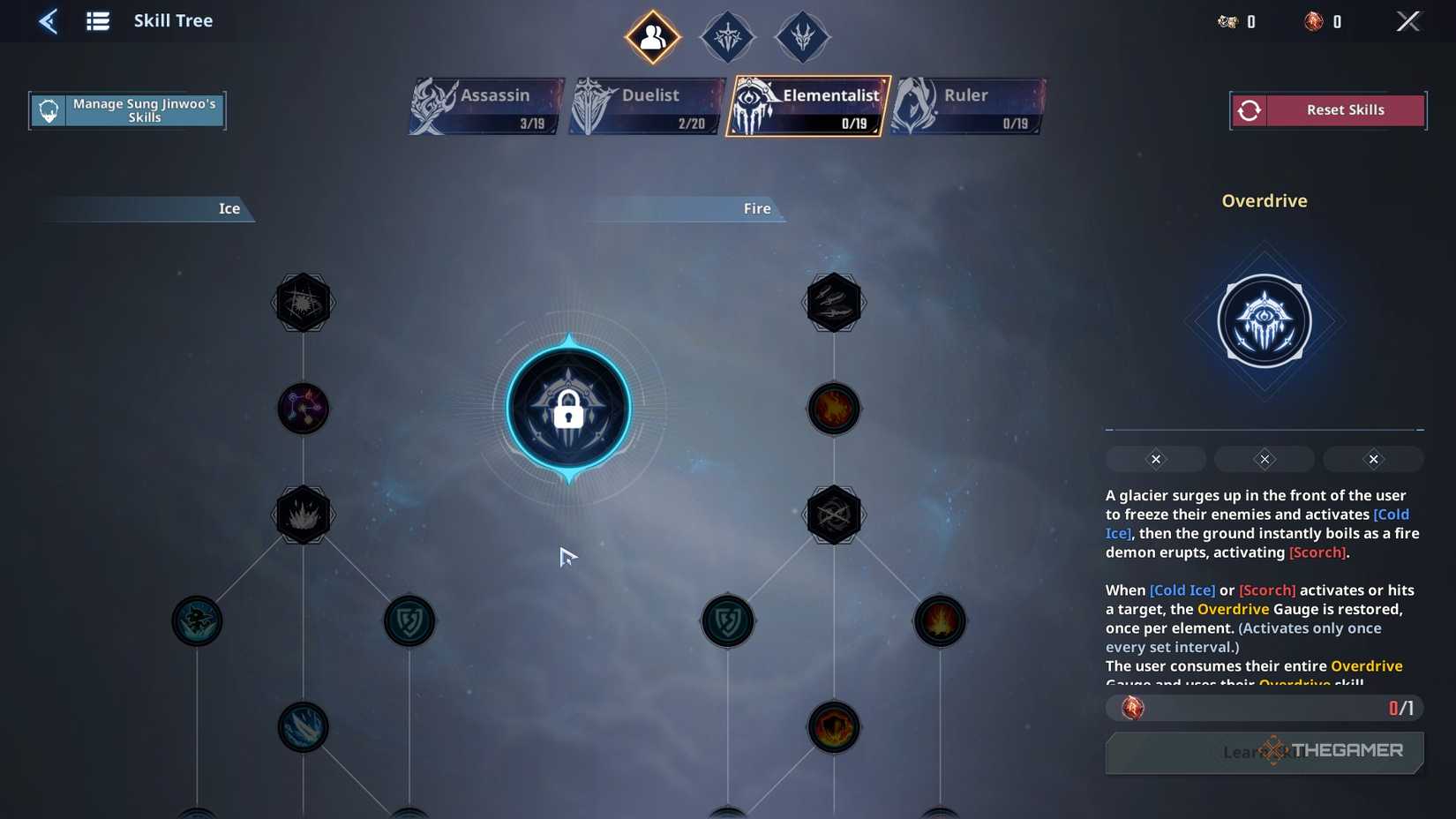Click the Overdrive 0/1 resource gauge
Screen dimensions: 1456x819
click(x=1264, y=708)
